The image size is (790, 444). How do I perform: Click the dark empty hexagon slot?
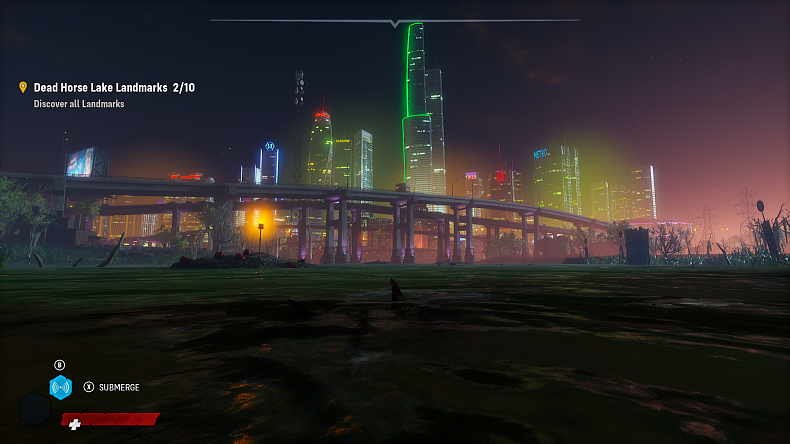coord(34,410)
